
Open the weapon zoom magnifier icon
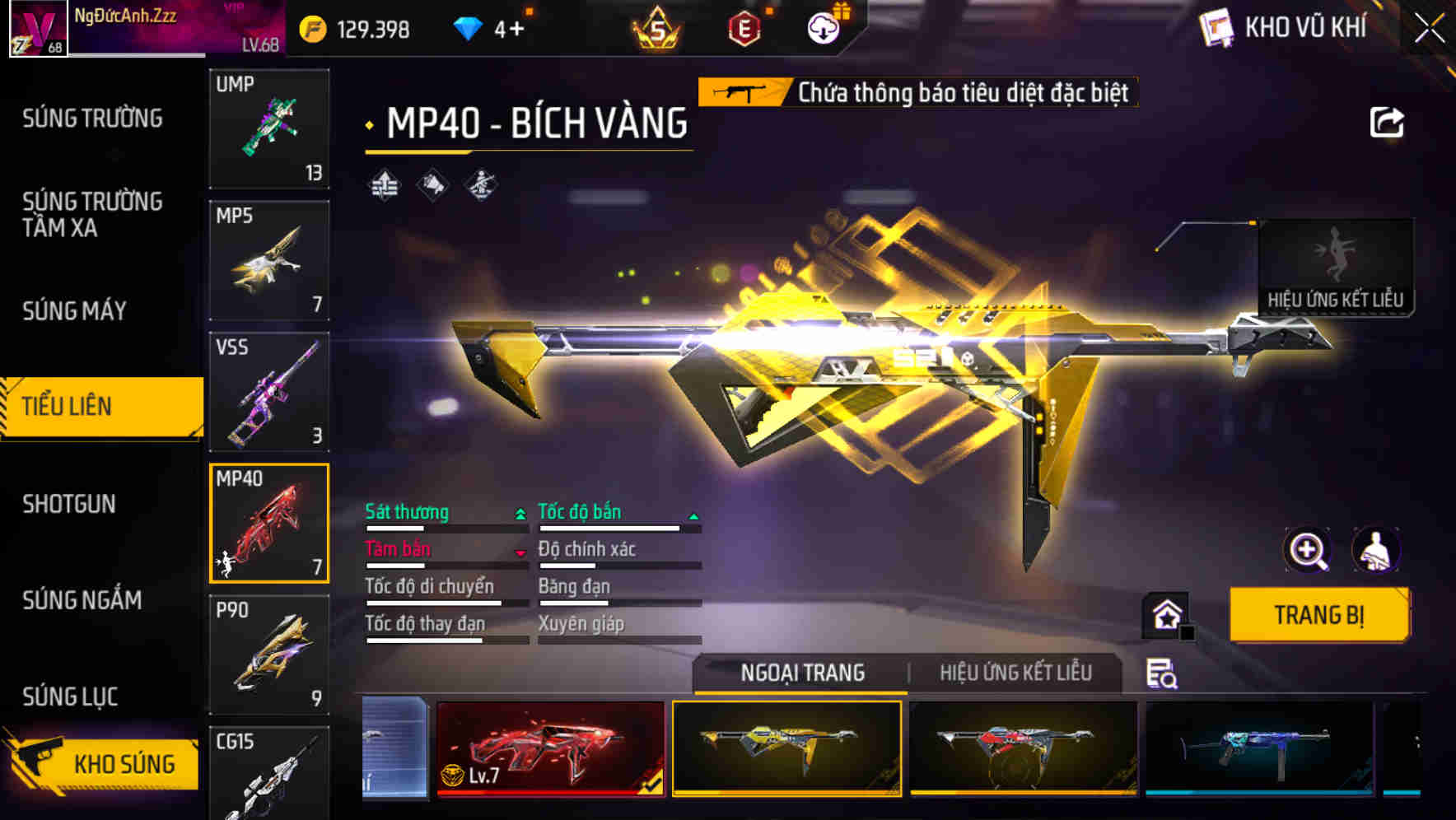pyautogui.click(x=1308, y=550)
